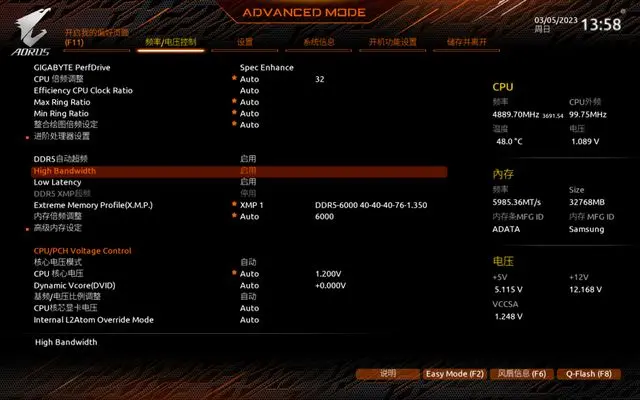Go to the 储存并离开 tab
This screenshot has width=640, height=400.
[x=467, y=43]
